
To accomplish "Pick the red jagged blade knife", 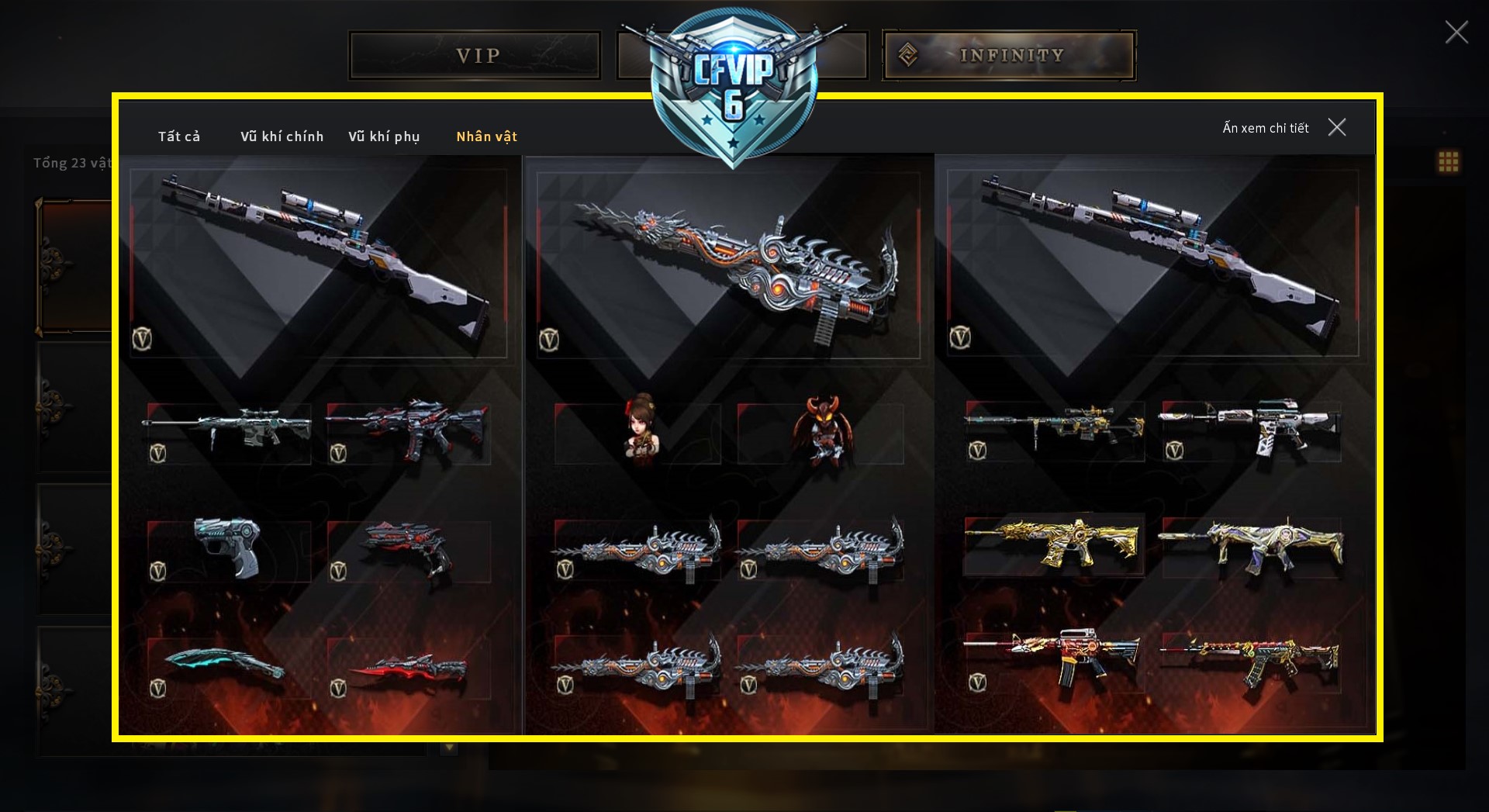I will click(408, 670).
